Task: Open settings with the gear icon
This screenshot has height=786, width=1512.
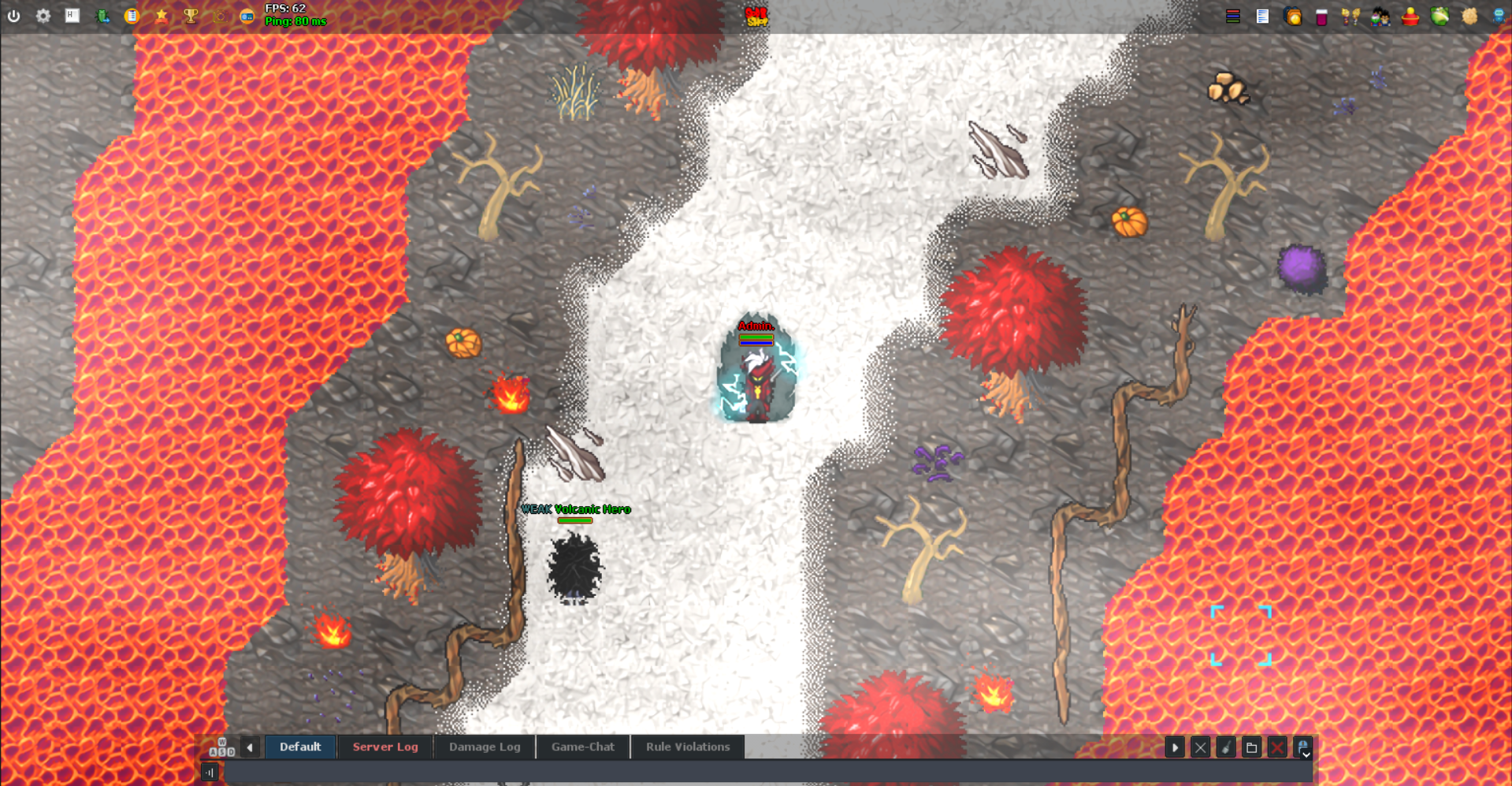Action: coord(43,16)
